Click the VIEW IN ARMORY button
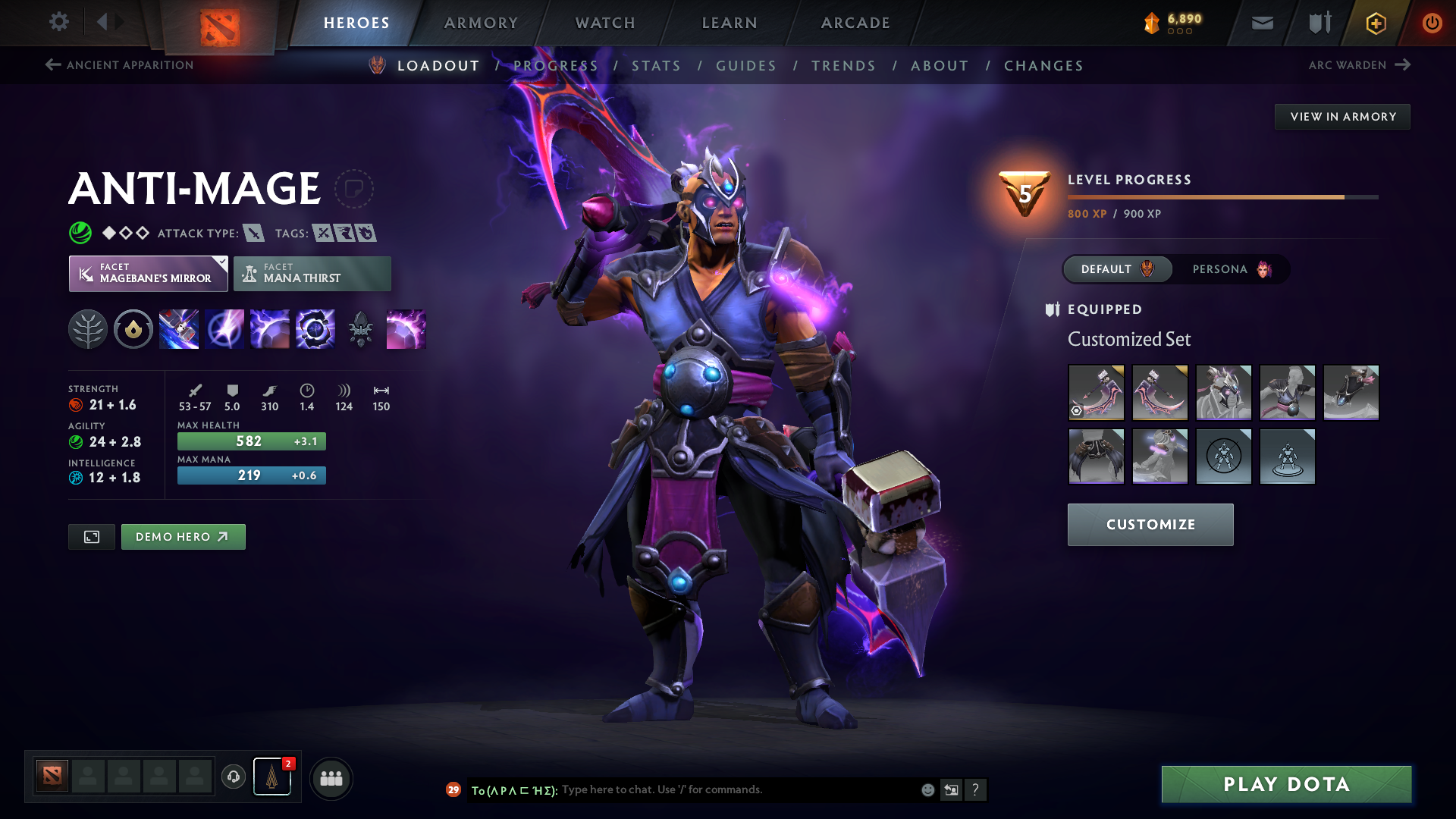This screenshot has width=1456, height=819. click(1342, 116)
